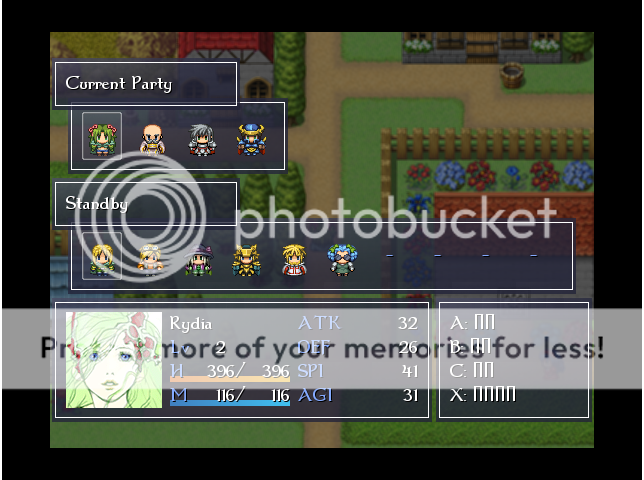
Task: Pick the blue-armored knight in the party
Action: click(x=249, y=139)
